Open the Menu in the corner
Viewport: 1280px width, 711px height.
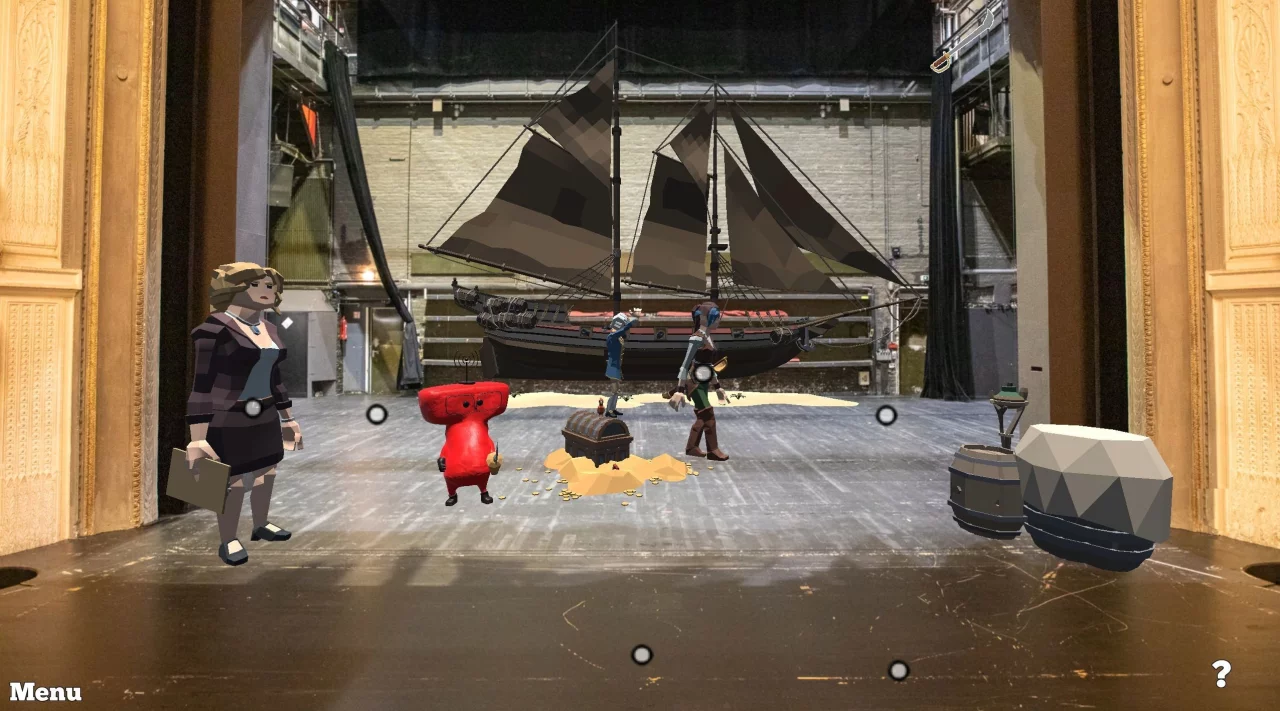click(x=46, y=692)
